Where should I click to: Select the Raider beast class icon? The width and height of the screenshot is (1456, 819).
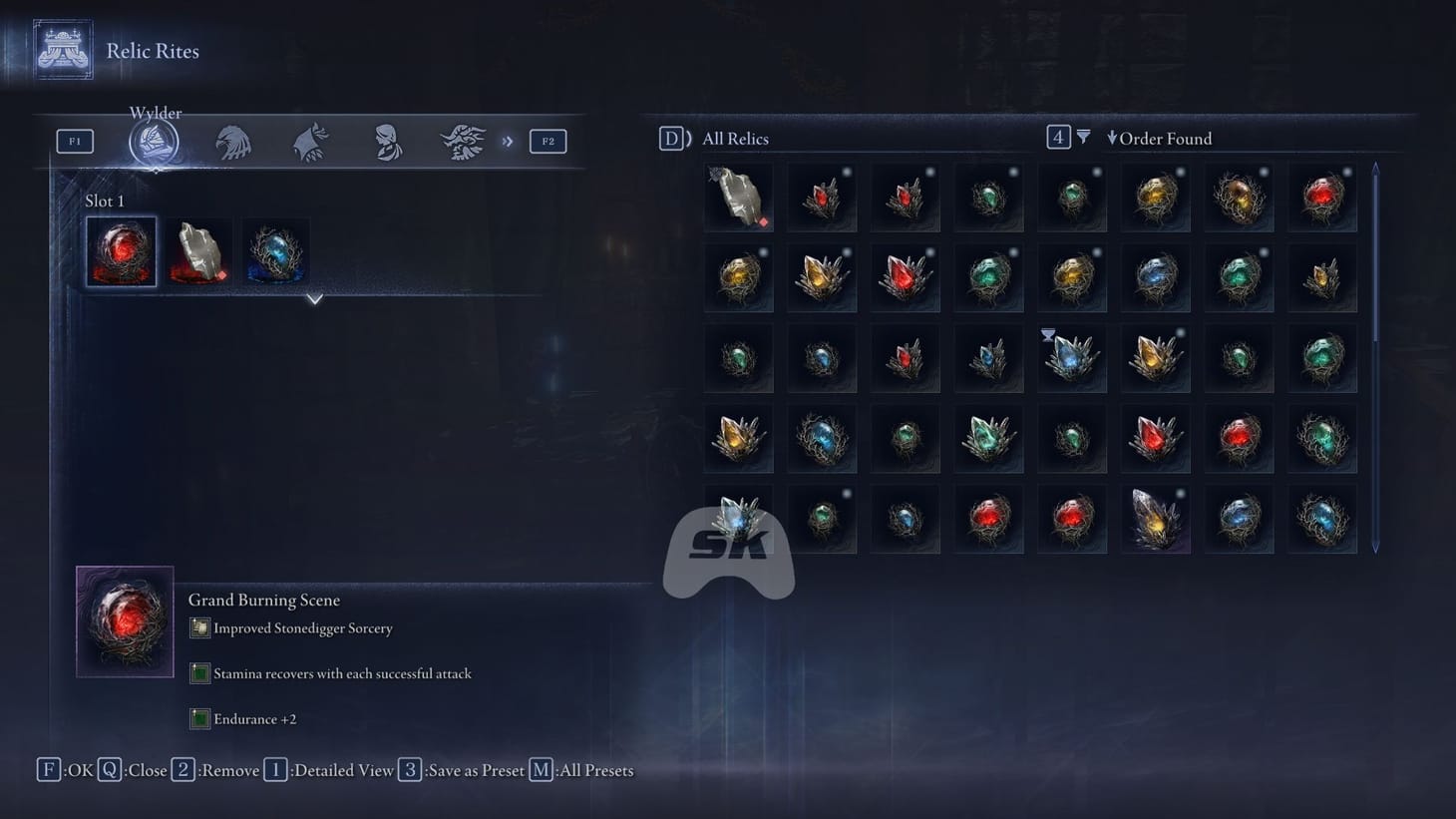[463, 141]
